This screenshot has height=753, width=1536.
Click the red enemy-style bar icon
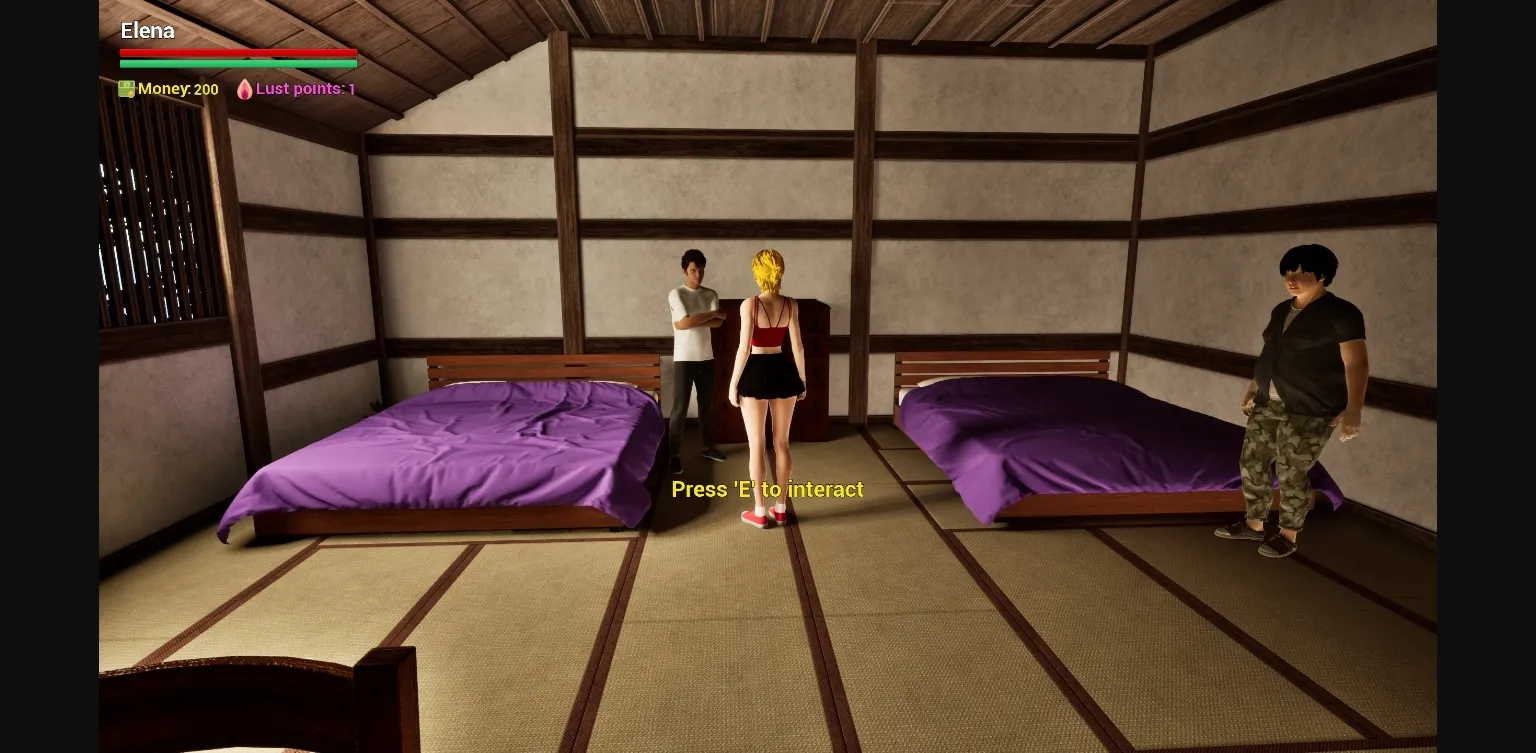(238, 53)
